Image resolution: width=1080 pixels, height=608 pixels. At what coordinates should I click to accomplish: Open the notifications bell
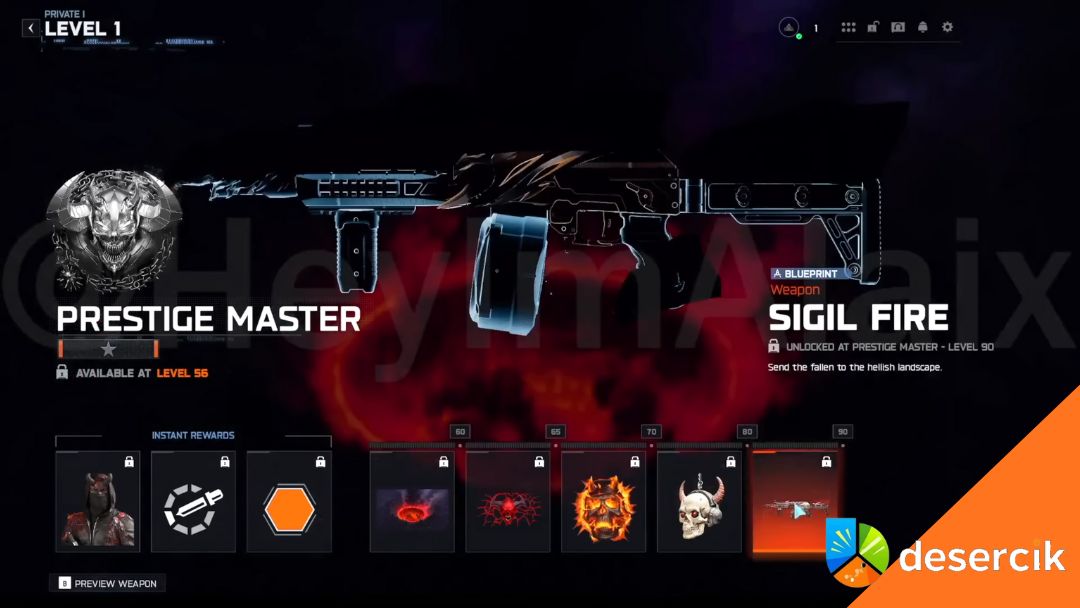tap(922, 27)
